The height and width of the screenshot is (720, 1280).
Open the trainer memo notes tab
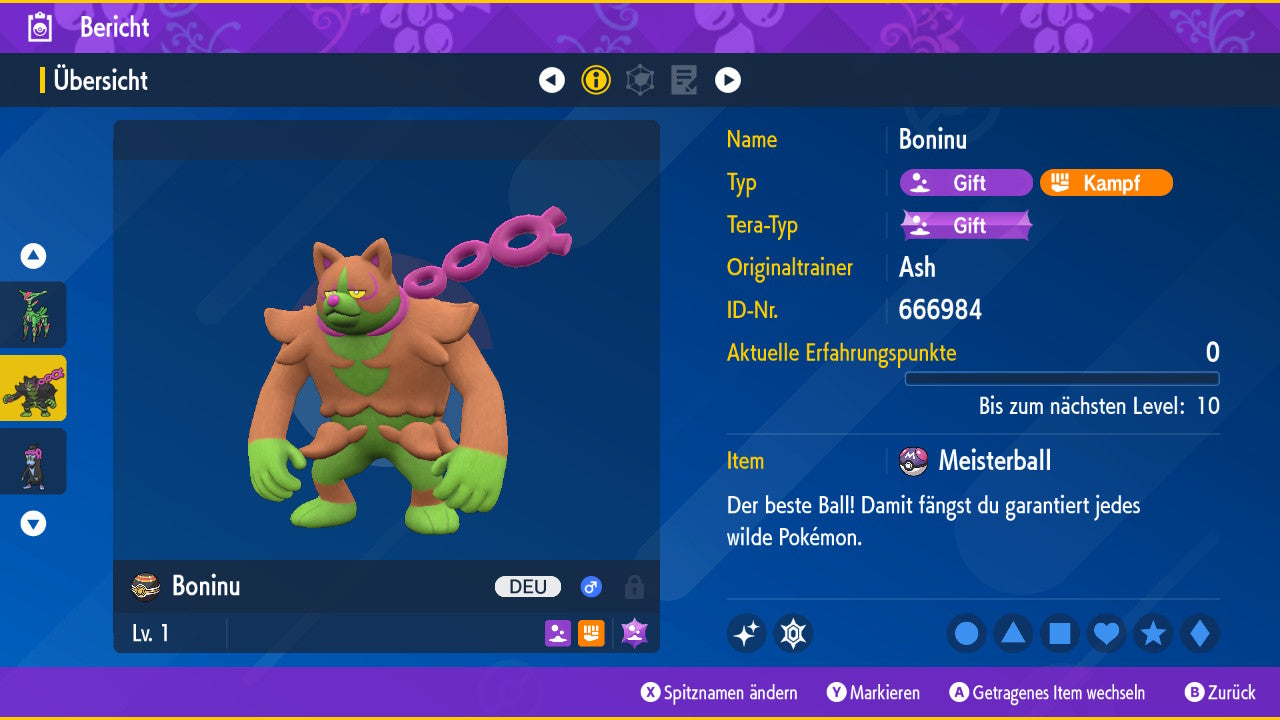[x=684, y=80]
